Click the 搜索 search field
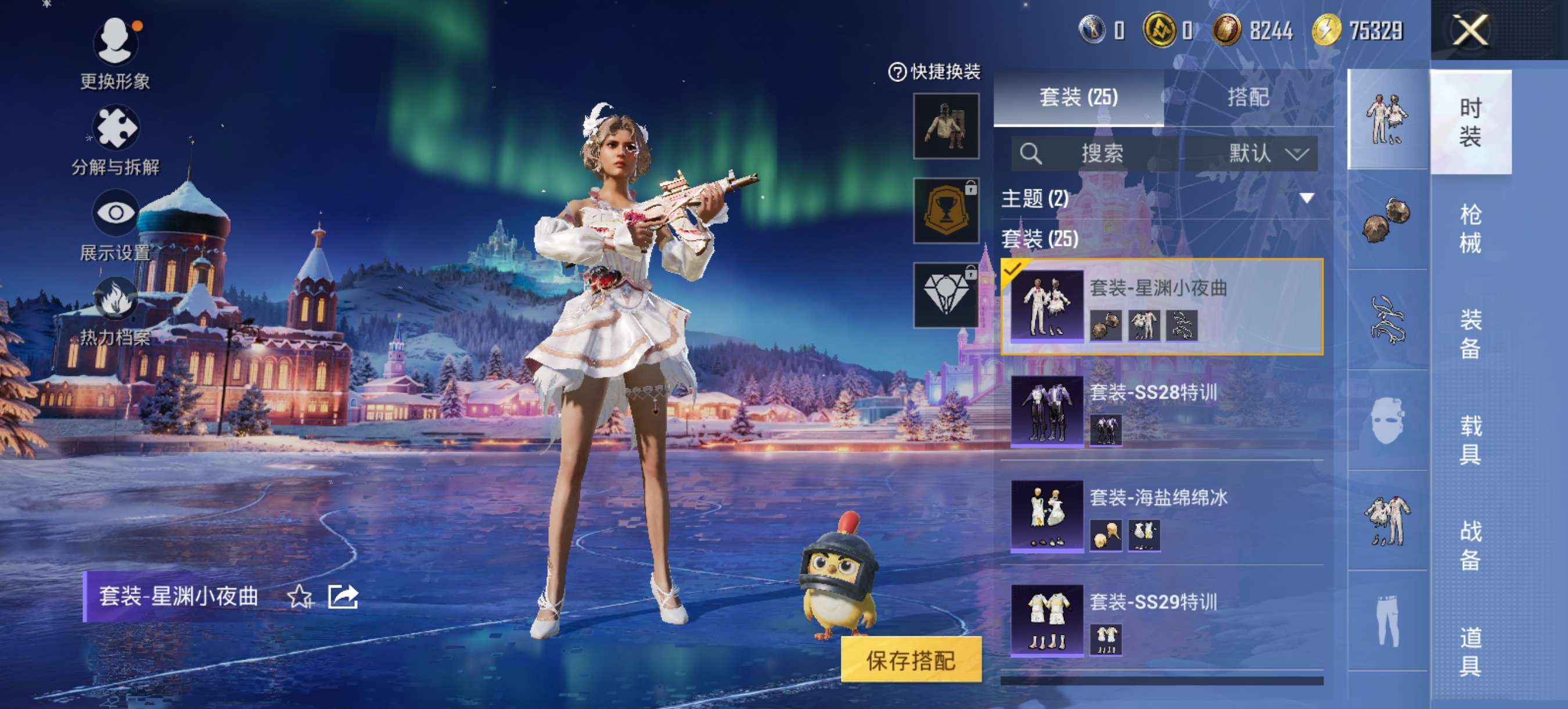The width and height of the screenshot is (1568, 709). click(1096, 153)
